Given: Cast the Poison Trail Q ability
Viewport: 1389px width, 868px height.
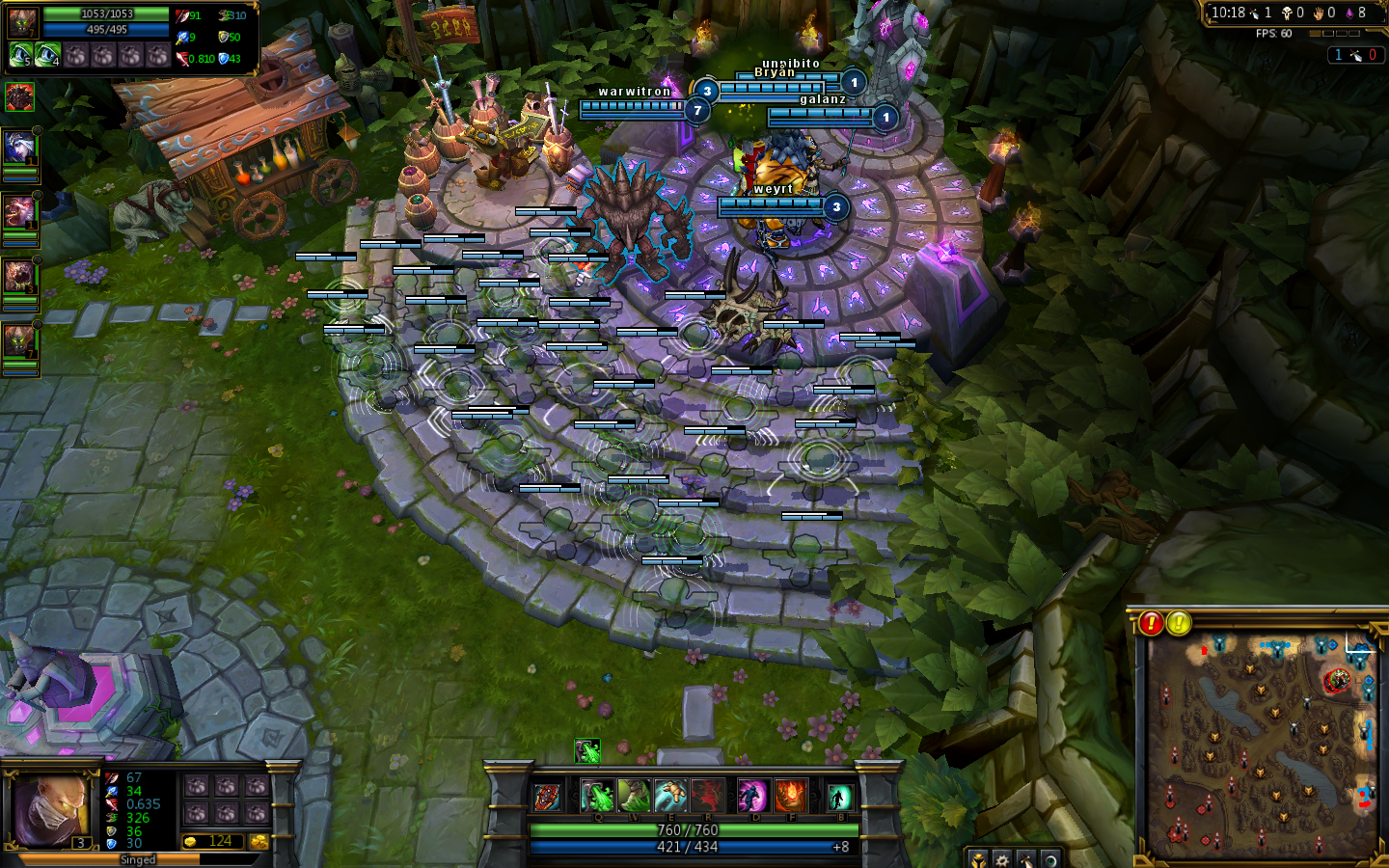Looking at the screenshot, I should (598, 797).
